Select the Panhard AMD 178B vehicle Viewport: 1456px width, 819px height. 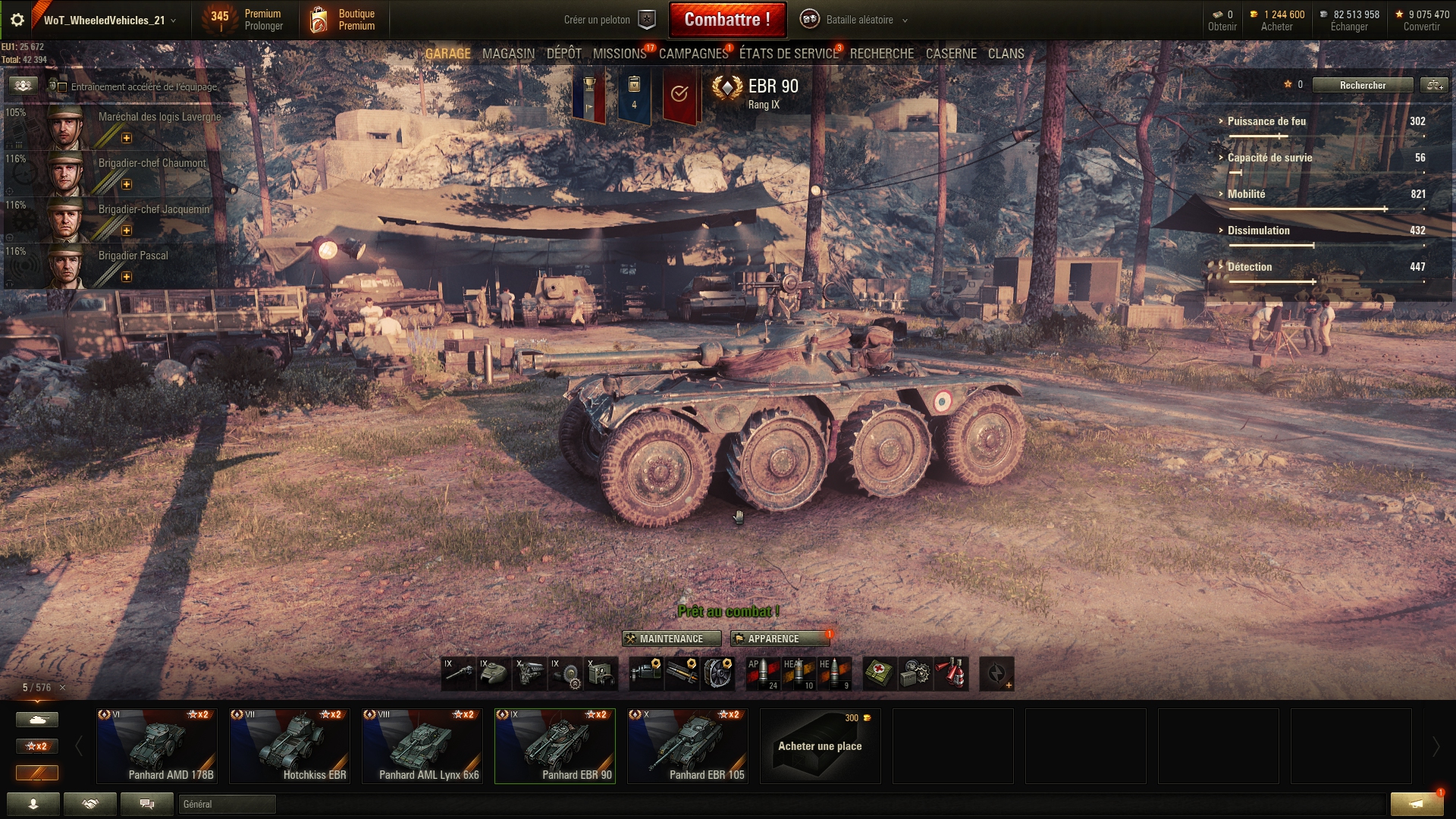157,745
